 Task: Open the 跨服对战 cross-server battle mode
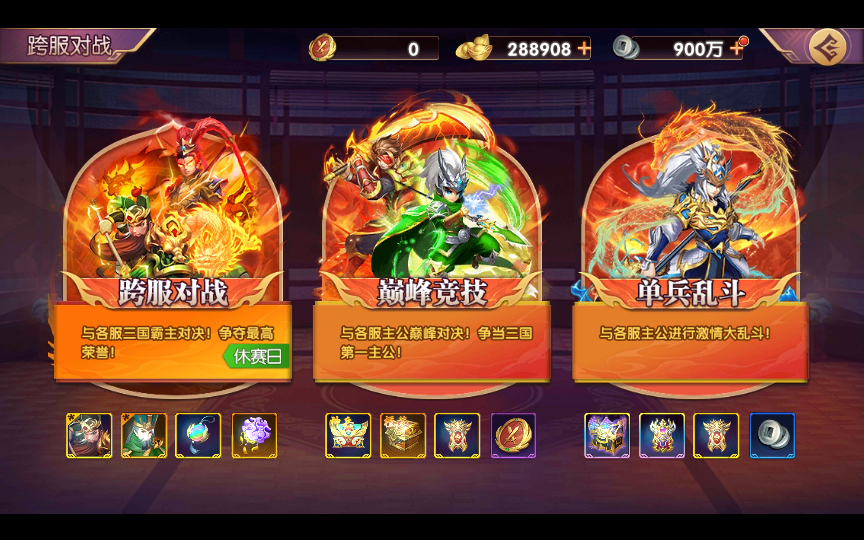click(173, 290)
